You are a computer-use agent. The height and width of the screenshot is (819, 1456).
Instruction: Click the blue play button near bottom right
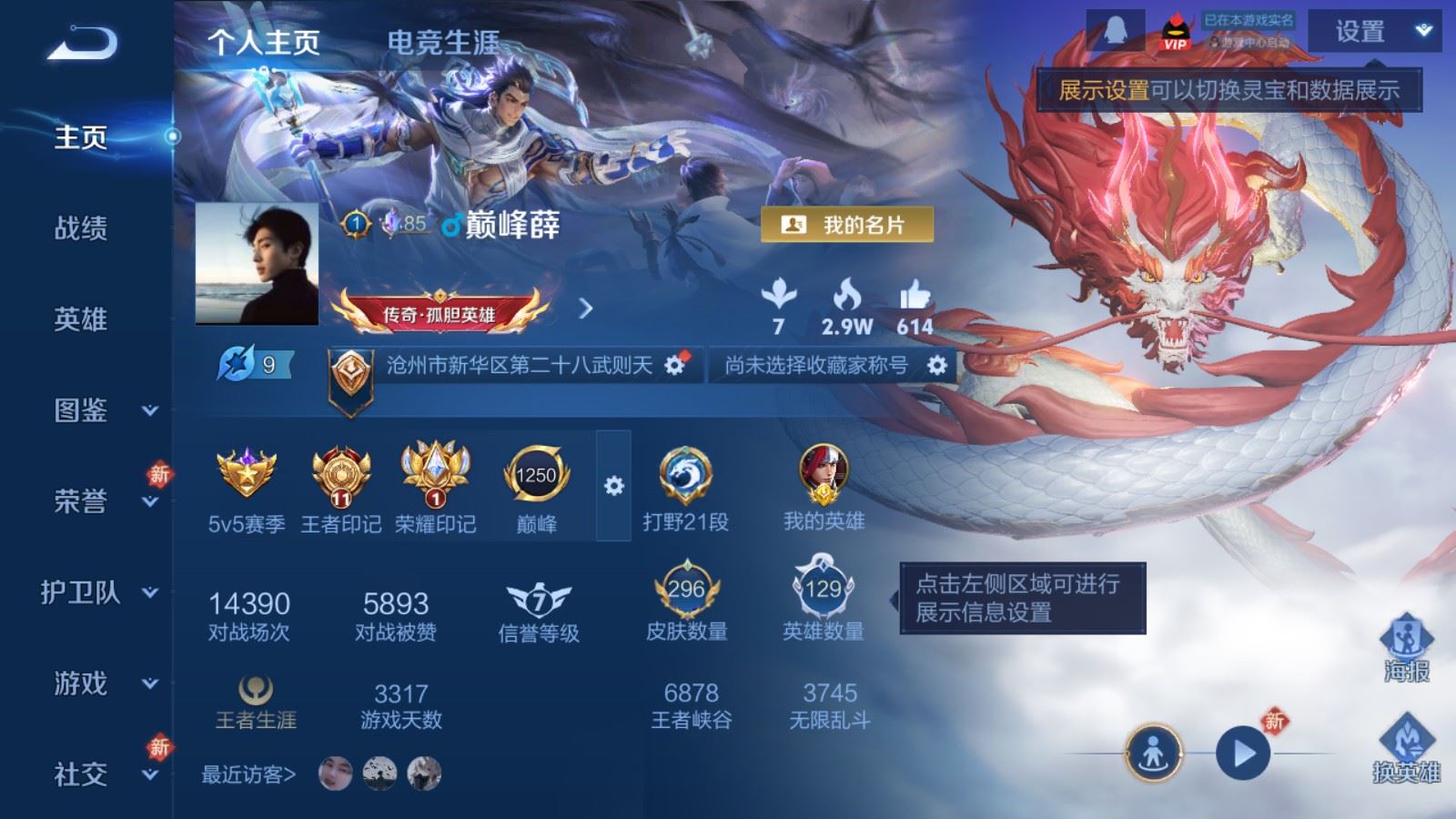(x=1242, y=751)
